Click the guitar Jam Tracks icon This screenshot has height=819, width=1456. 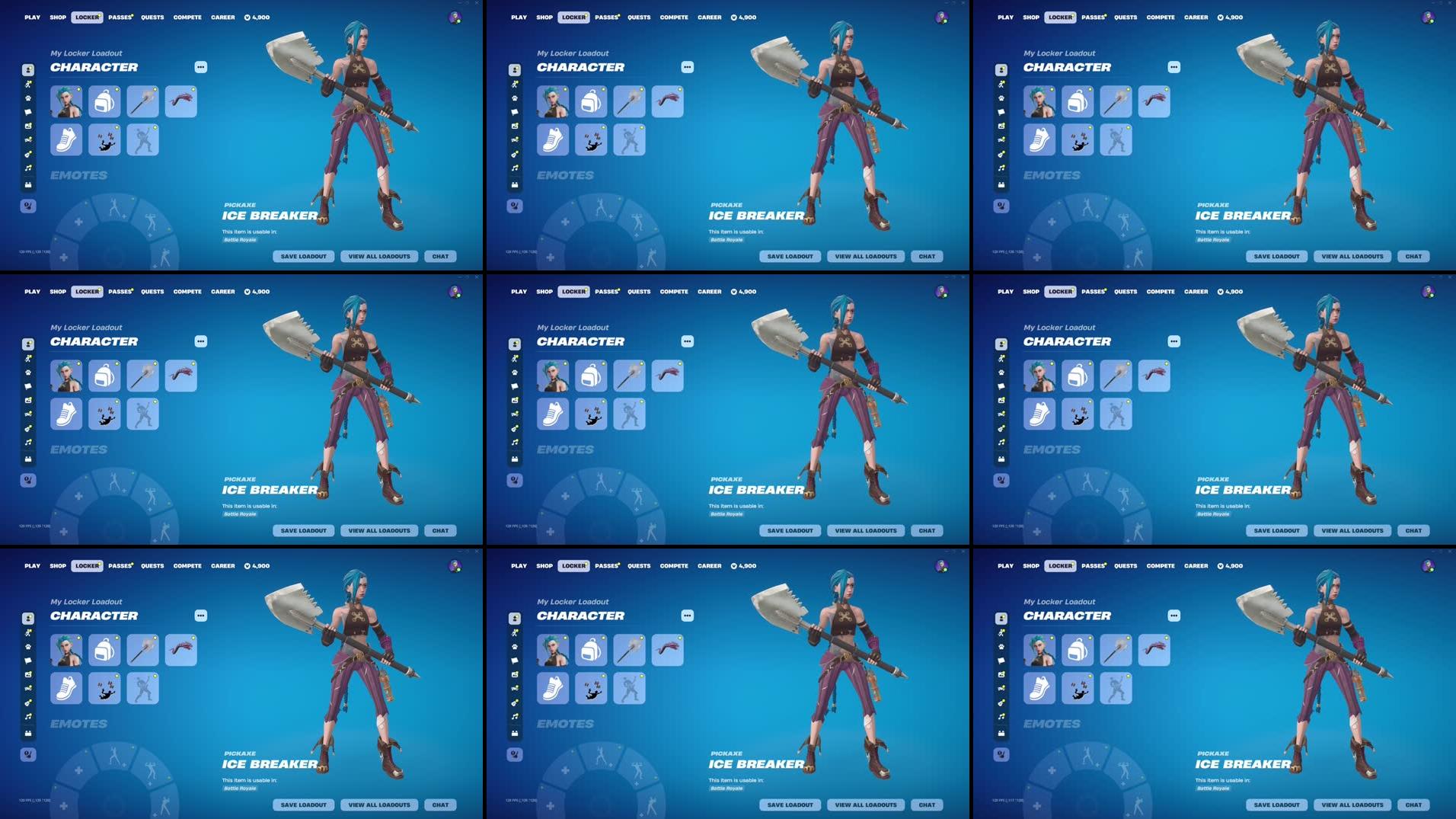(27, 152)
